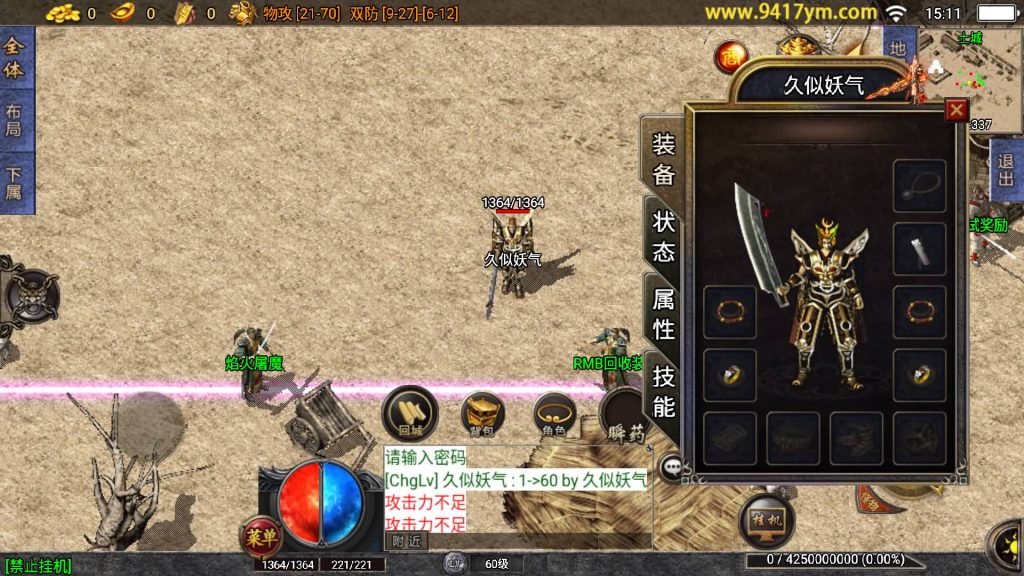Choose the 全体 side tab

click(x=15, y=59)
